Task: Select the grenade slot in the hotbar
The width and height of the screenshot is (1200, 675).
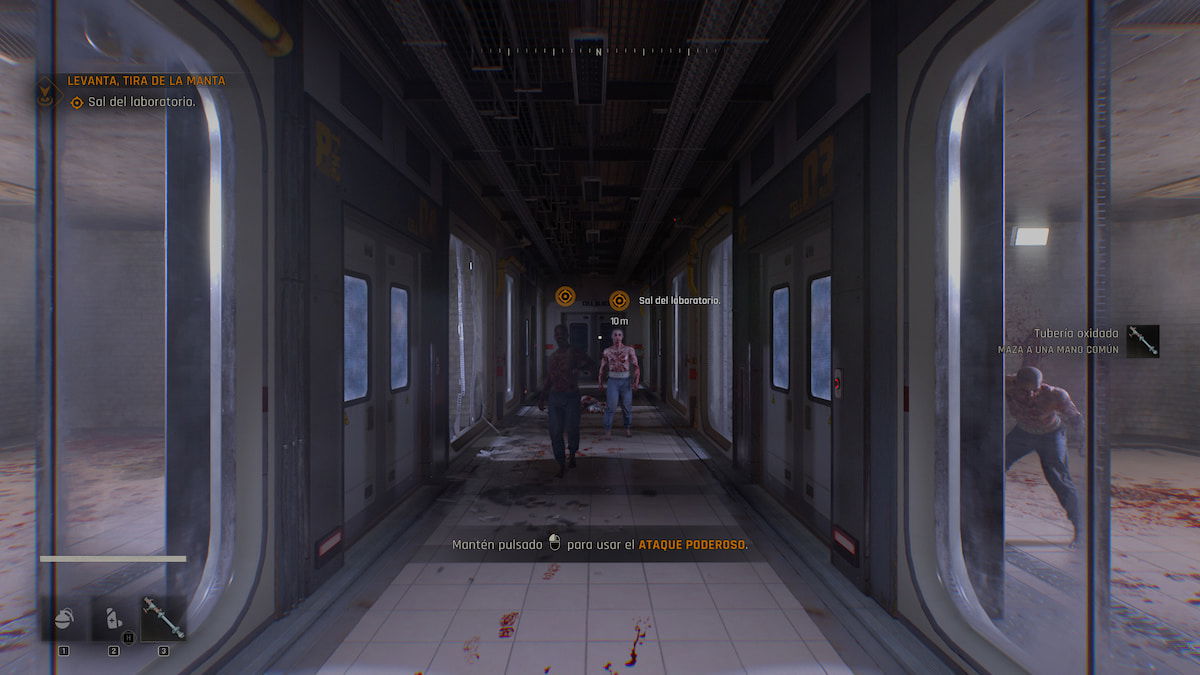Action: (64, 621)
